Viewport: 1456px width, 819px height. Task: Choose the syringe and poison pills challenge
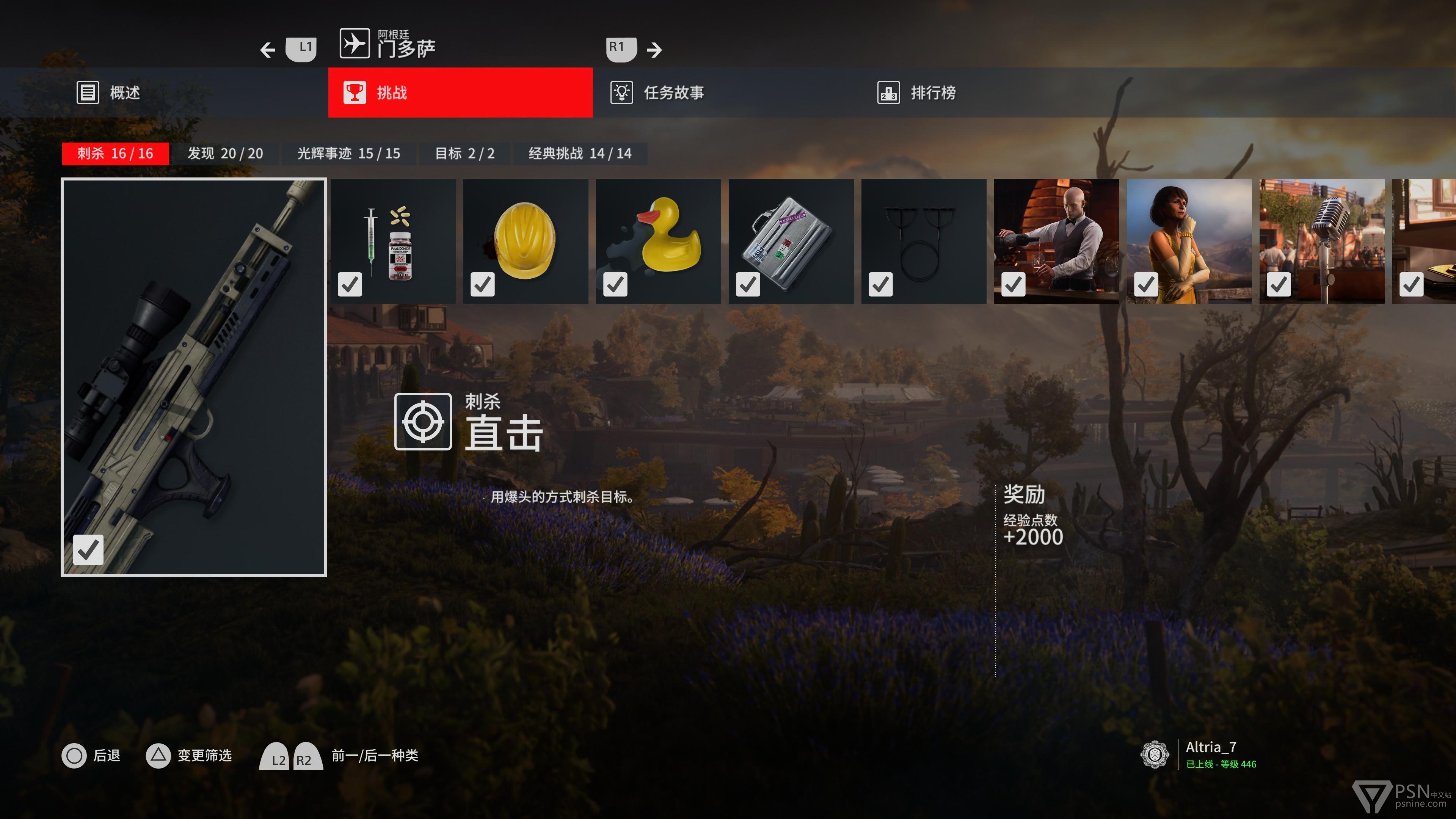[x=393, y=242]
